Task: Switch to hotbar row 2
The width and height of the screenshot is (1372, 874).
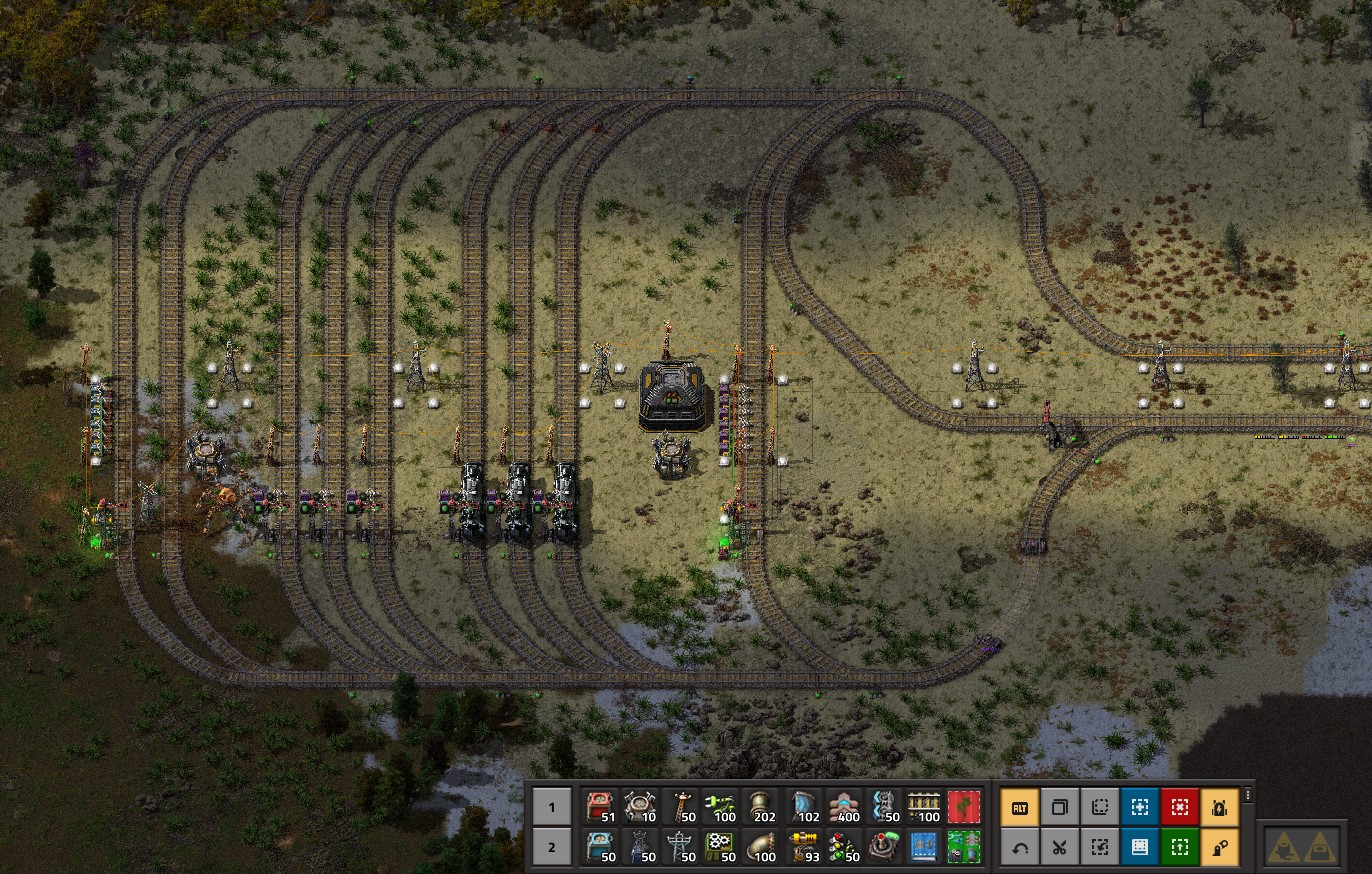Action: [x=551, y=847]
